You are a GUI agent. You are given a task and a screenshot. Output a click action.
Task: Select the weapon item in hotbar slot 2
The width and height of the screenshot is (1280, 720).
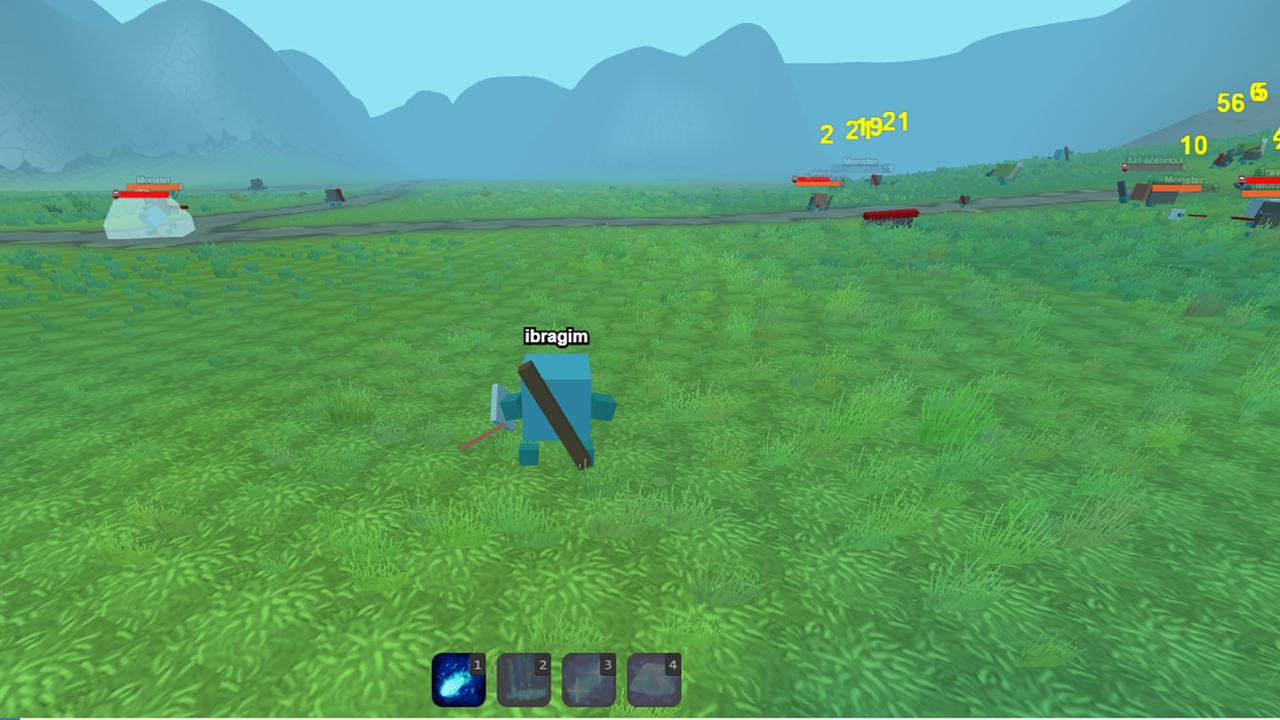pyautogui.click(x=523, y=678)
